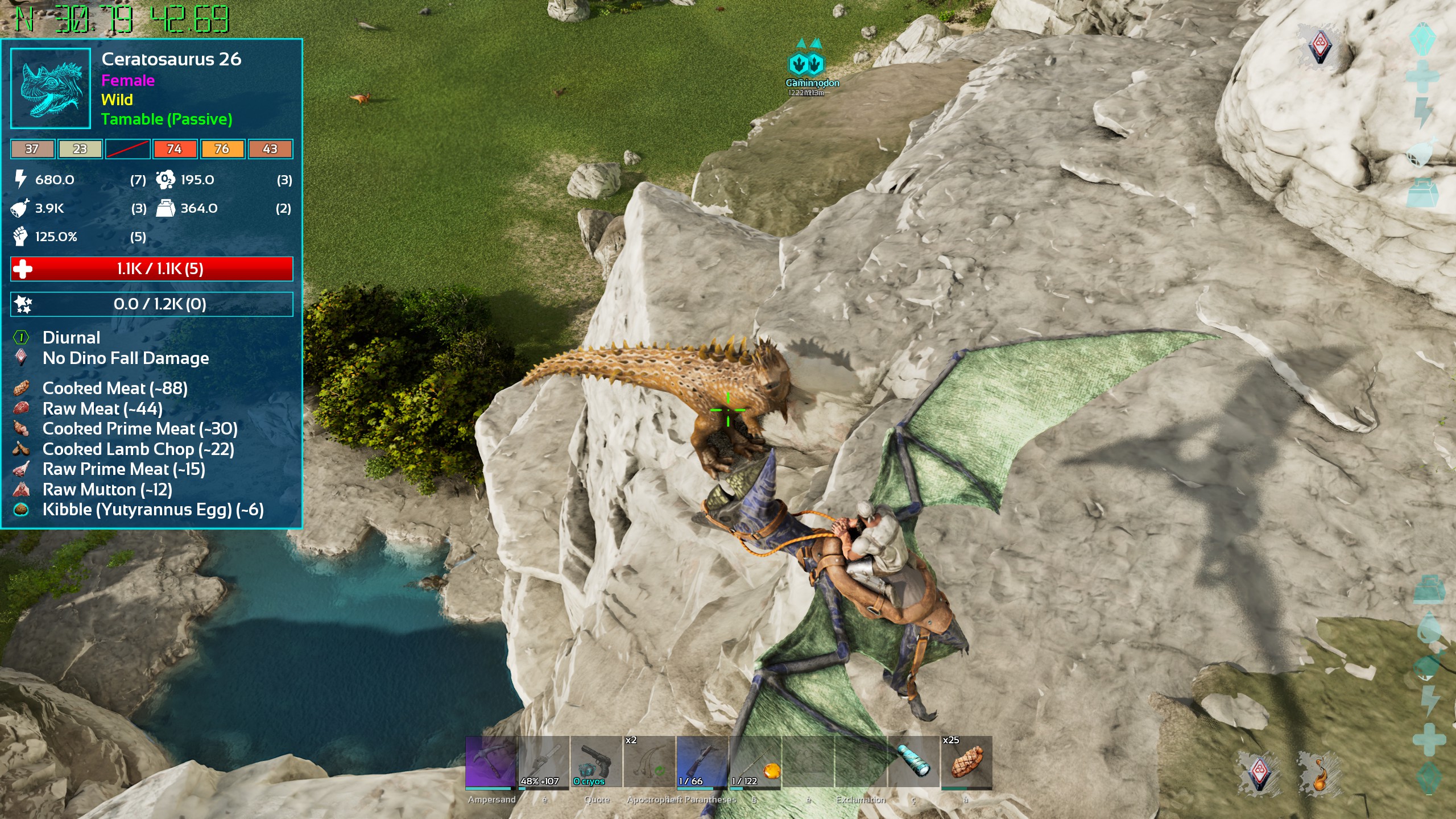Image resolution: width=1456 pixels, height=819 pixels.
Task: Equip the chainsaw showing 48% durability
Action: point(544,762)
